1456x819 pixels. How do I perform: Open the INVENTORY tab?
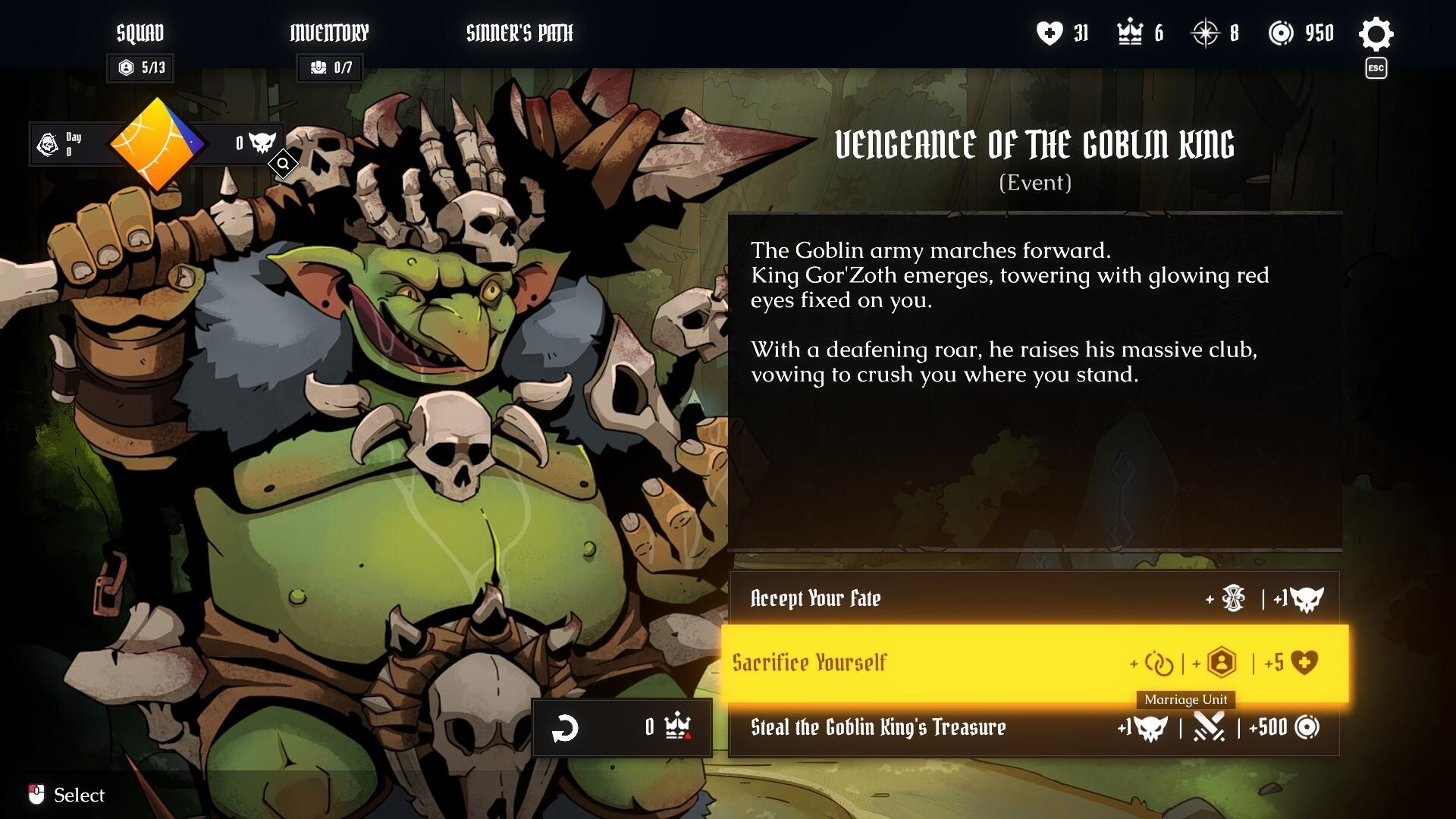329,33
